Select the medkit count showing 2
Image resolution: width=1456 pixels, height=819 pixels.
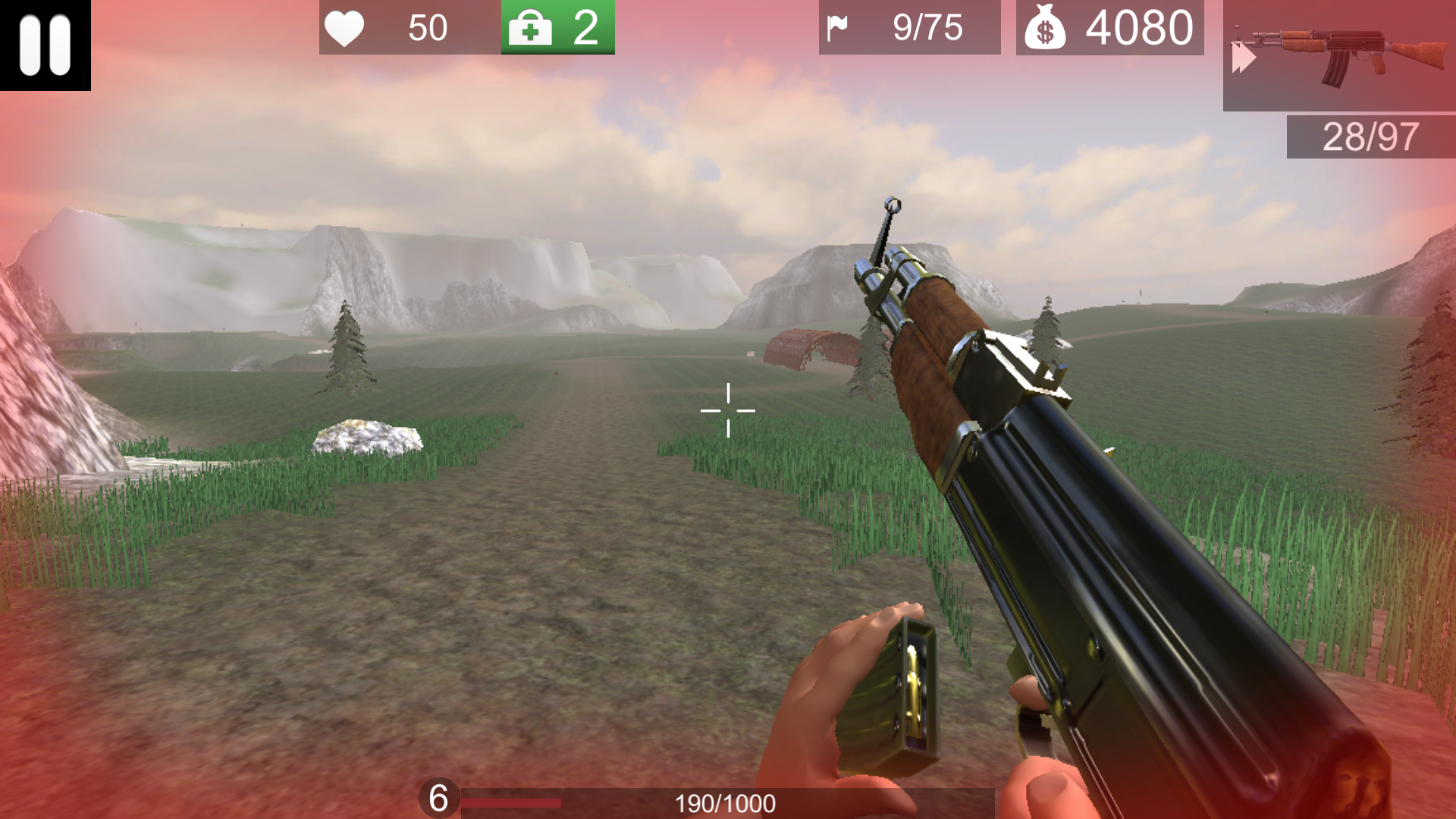[x=588, y=28]
